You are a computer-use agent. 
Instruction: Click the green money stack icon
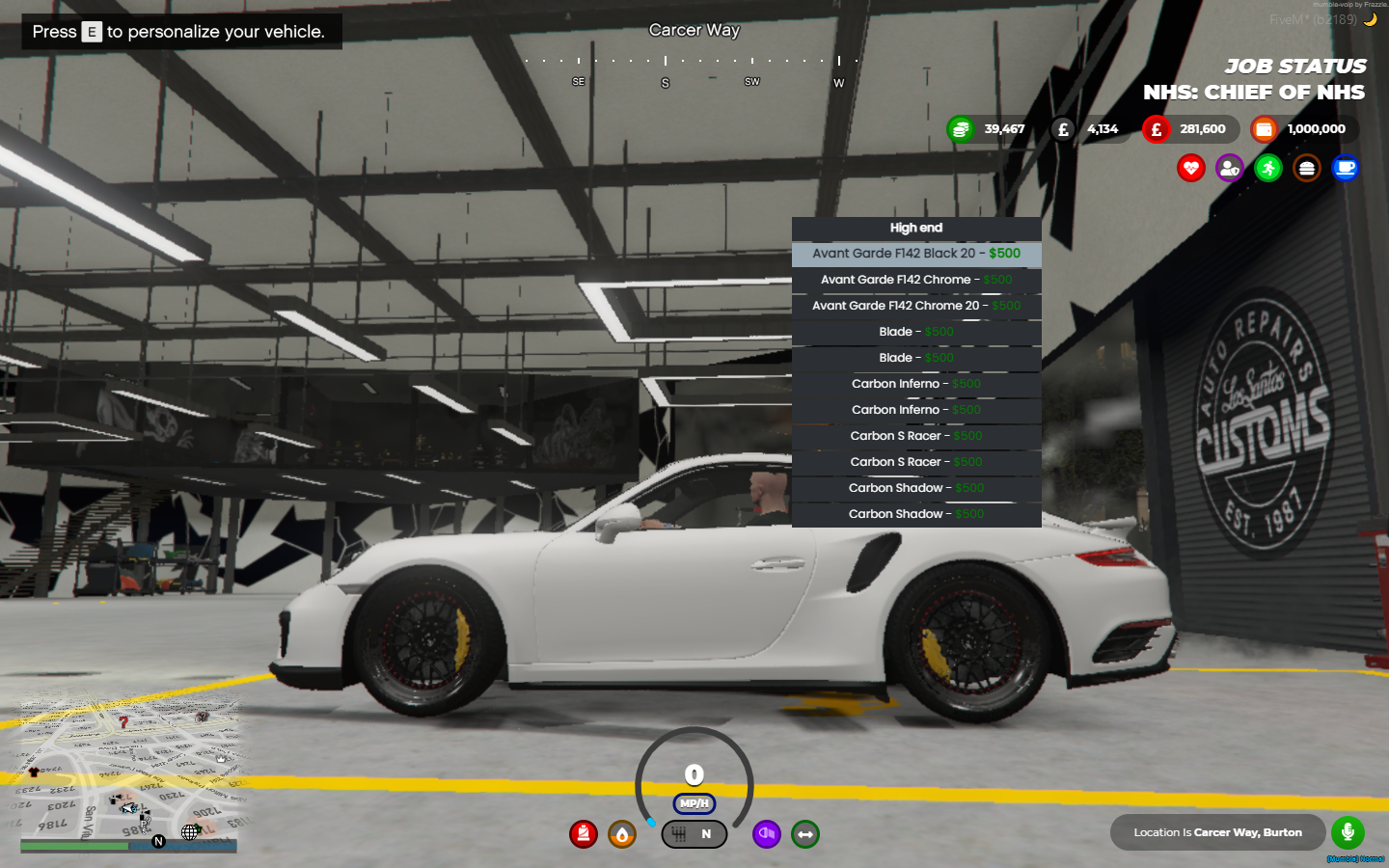coord(960,128)
